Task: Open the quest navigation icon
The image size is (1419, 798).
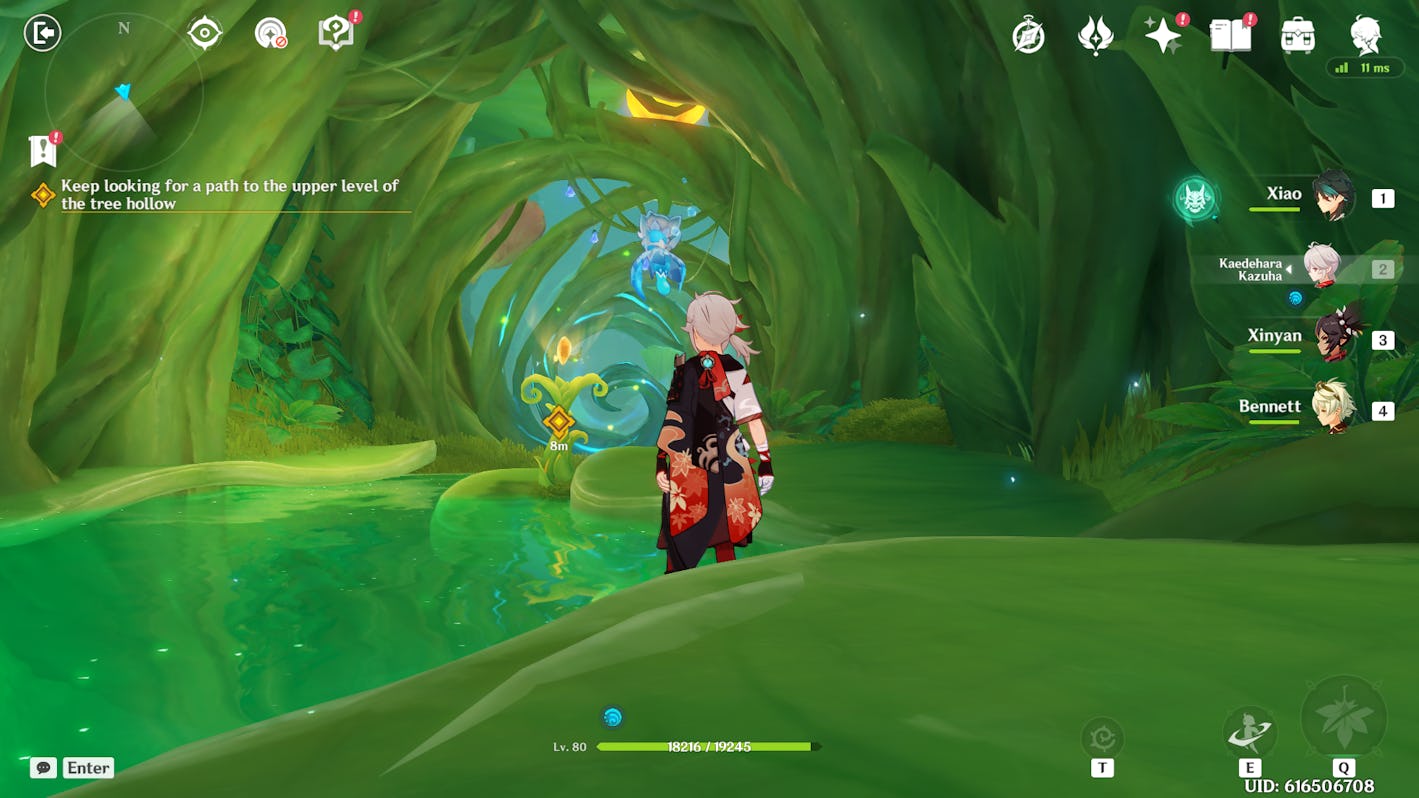Action: point(270,33)
